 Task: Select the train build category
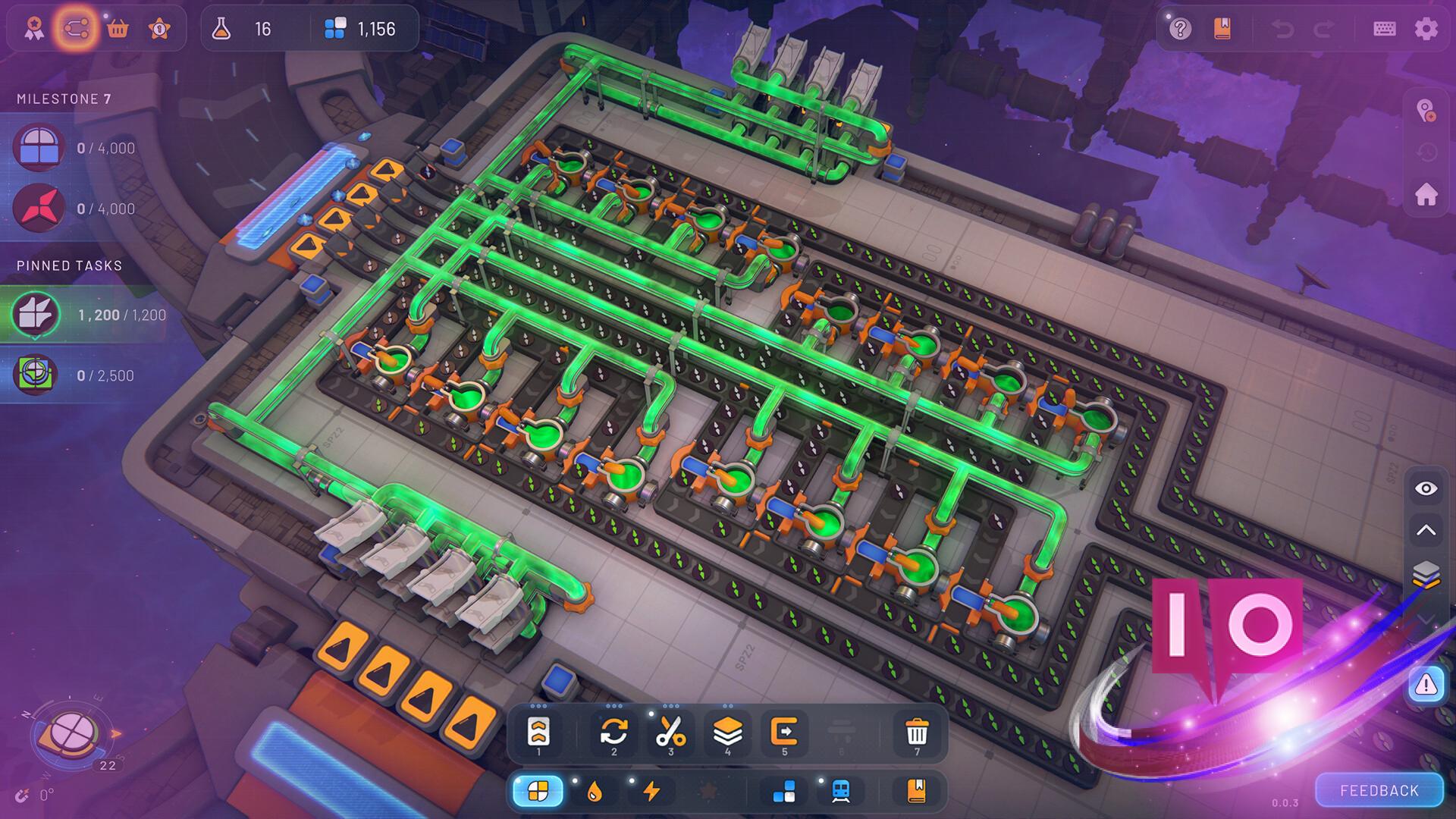coord(840,792)
